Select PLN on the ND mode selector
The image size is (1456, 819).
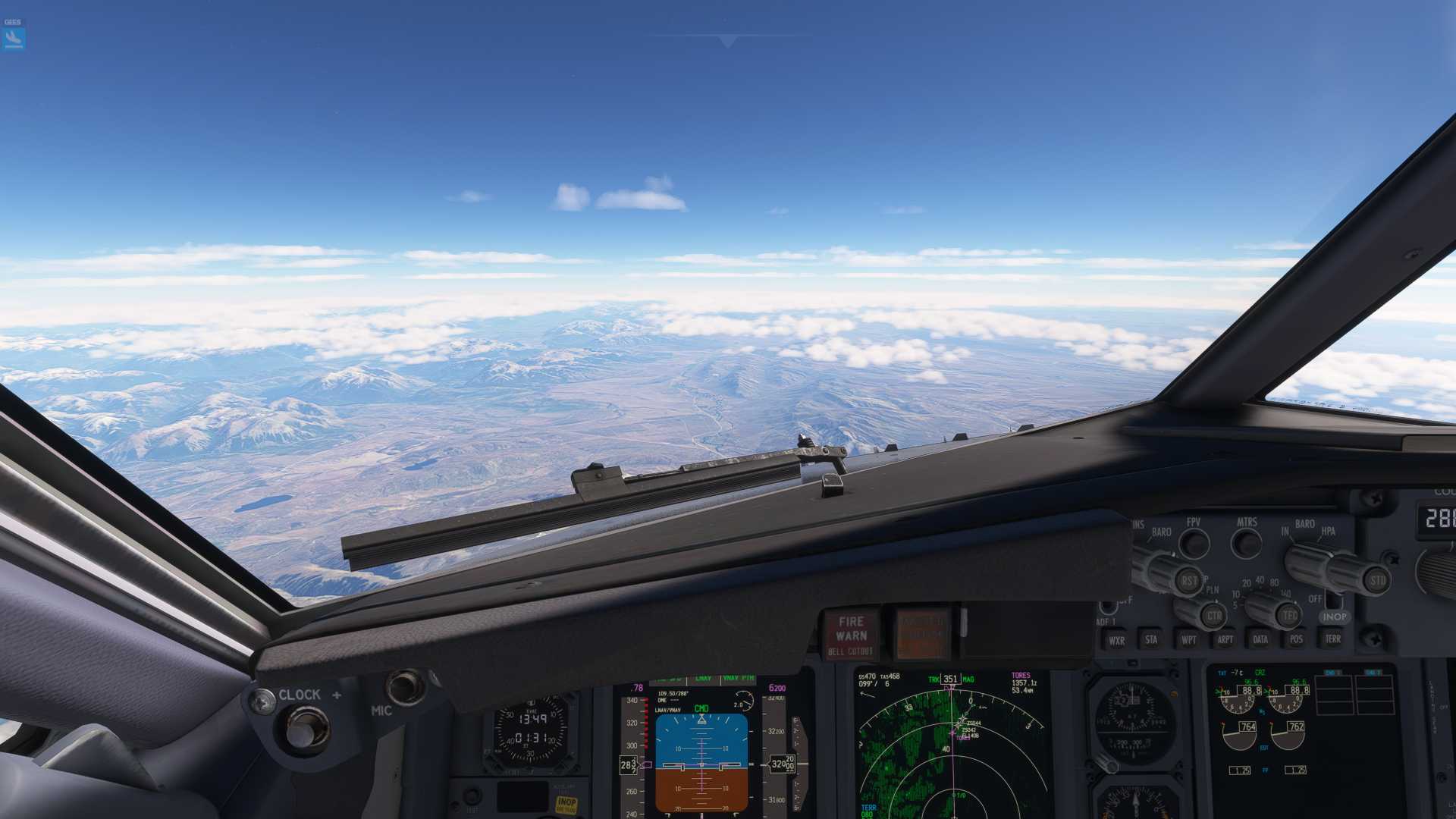click(1212, 589)
